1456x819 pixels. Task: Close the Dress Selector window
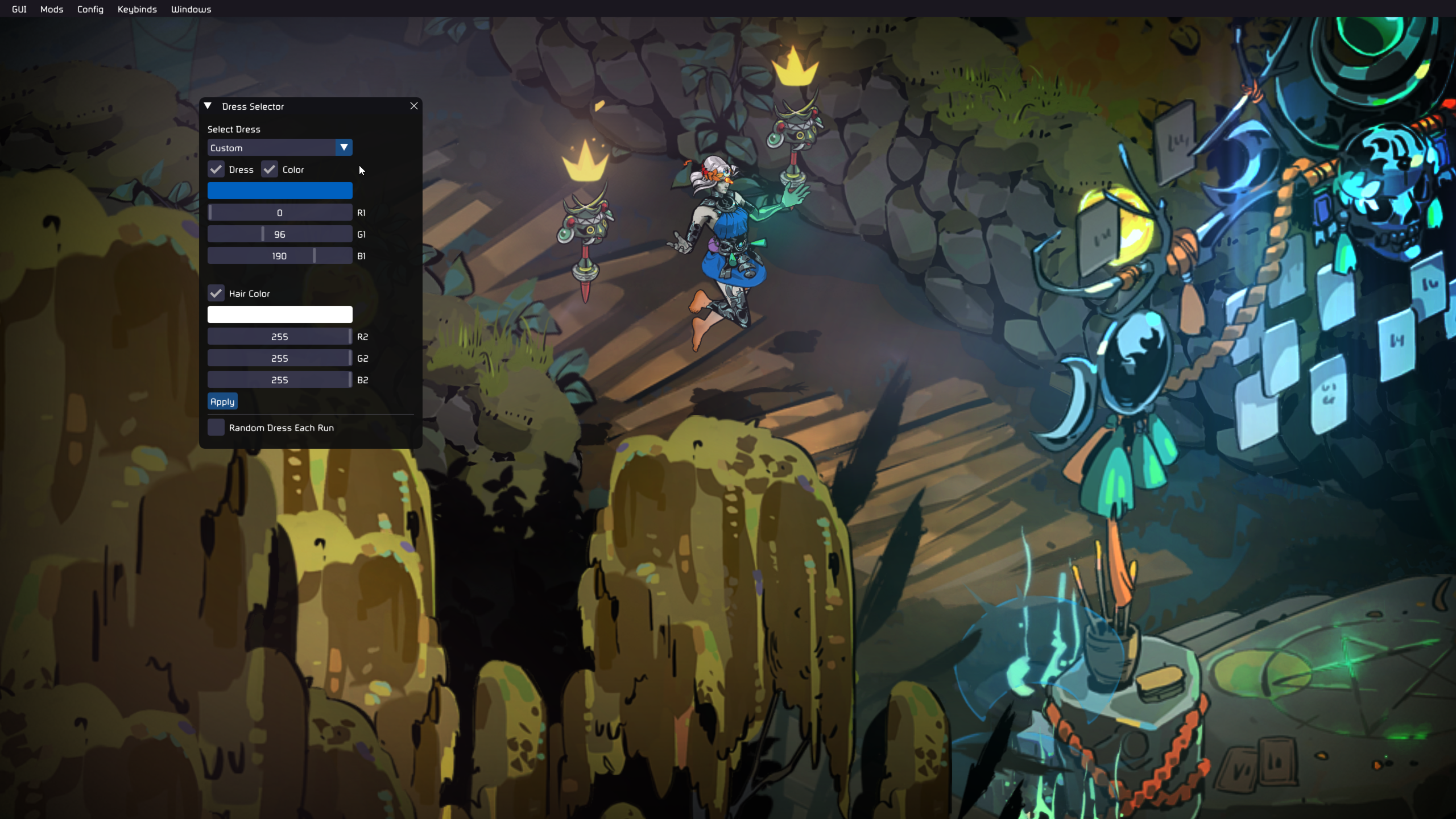[x=414, y=106]
